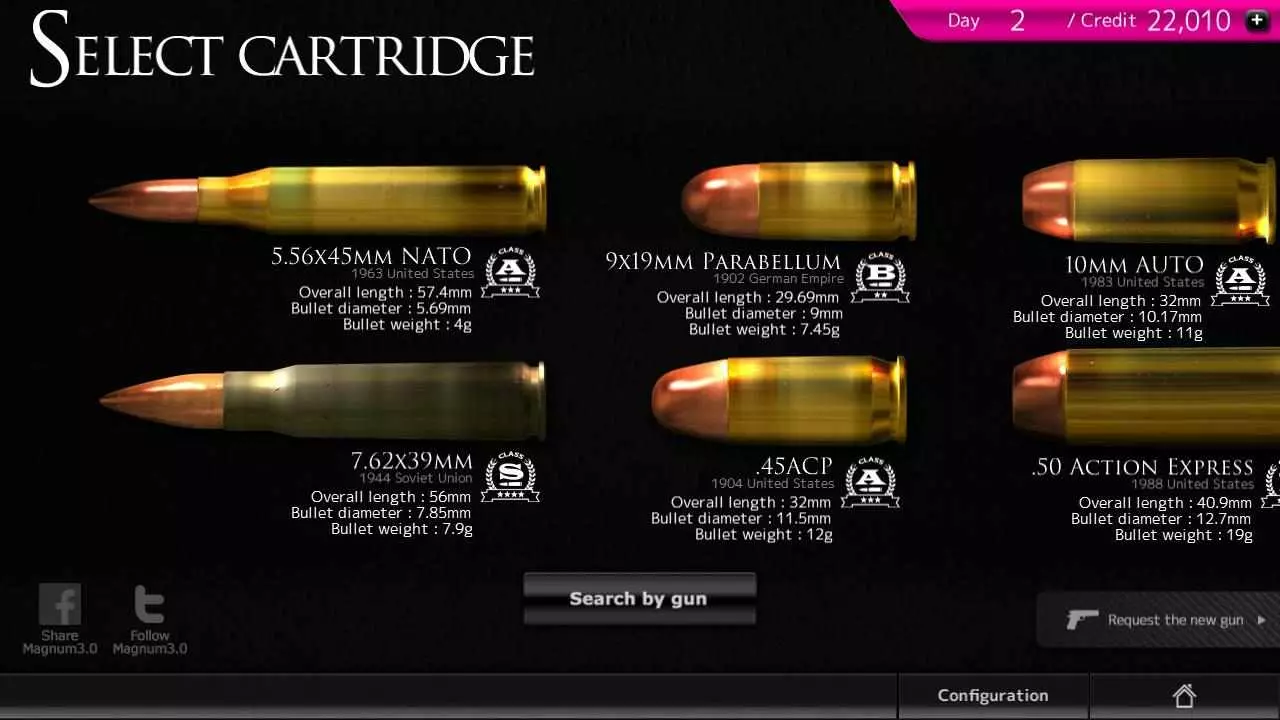1280x720 pixels.
Task: Click the plus icon next to the credit balance
Action: [x=1256, y=19]
